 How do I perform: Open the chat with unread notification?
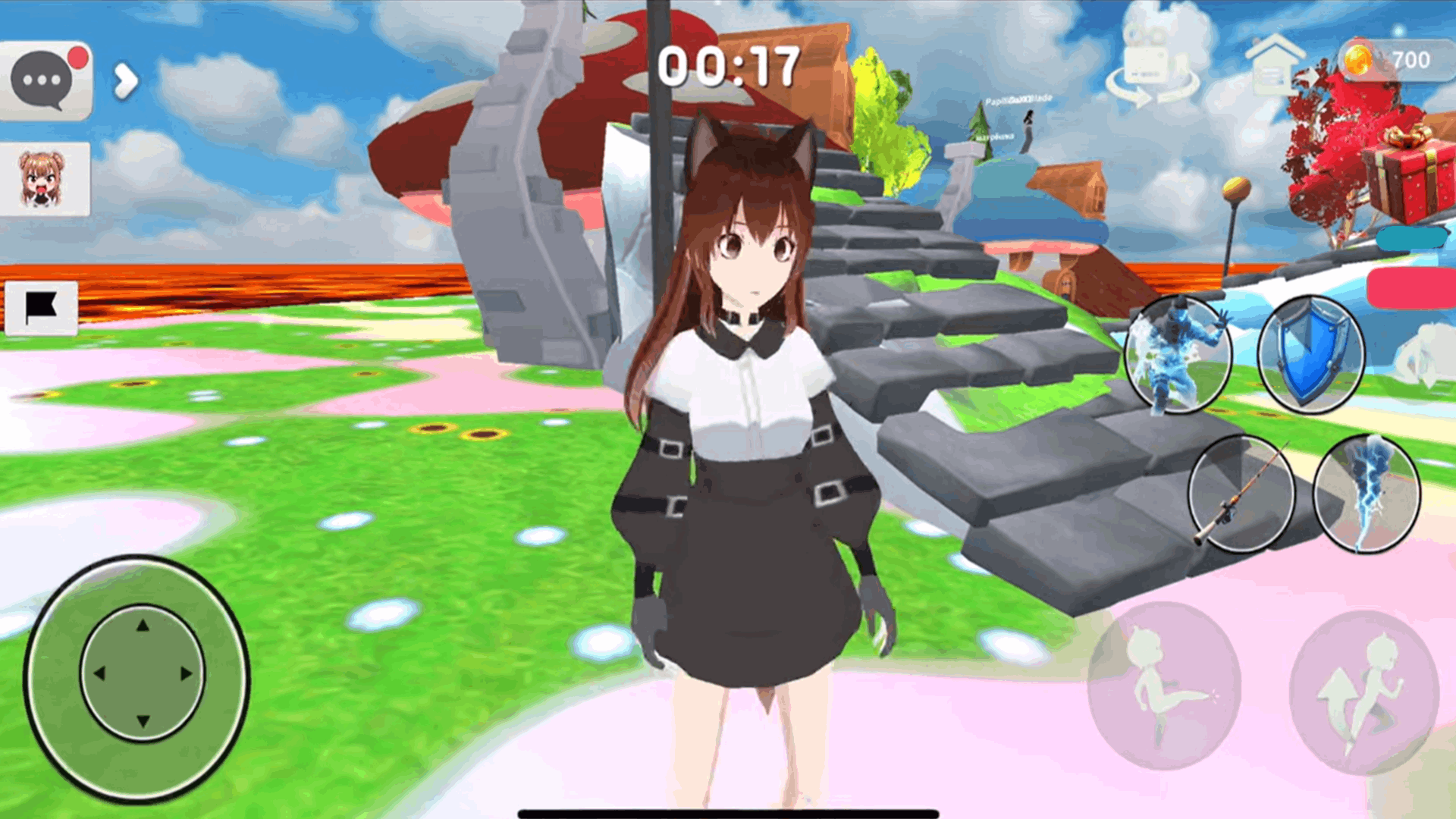click(45, 72)
